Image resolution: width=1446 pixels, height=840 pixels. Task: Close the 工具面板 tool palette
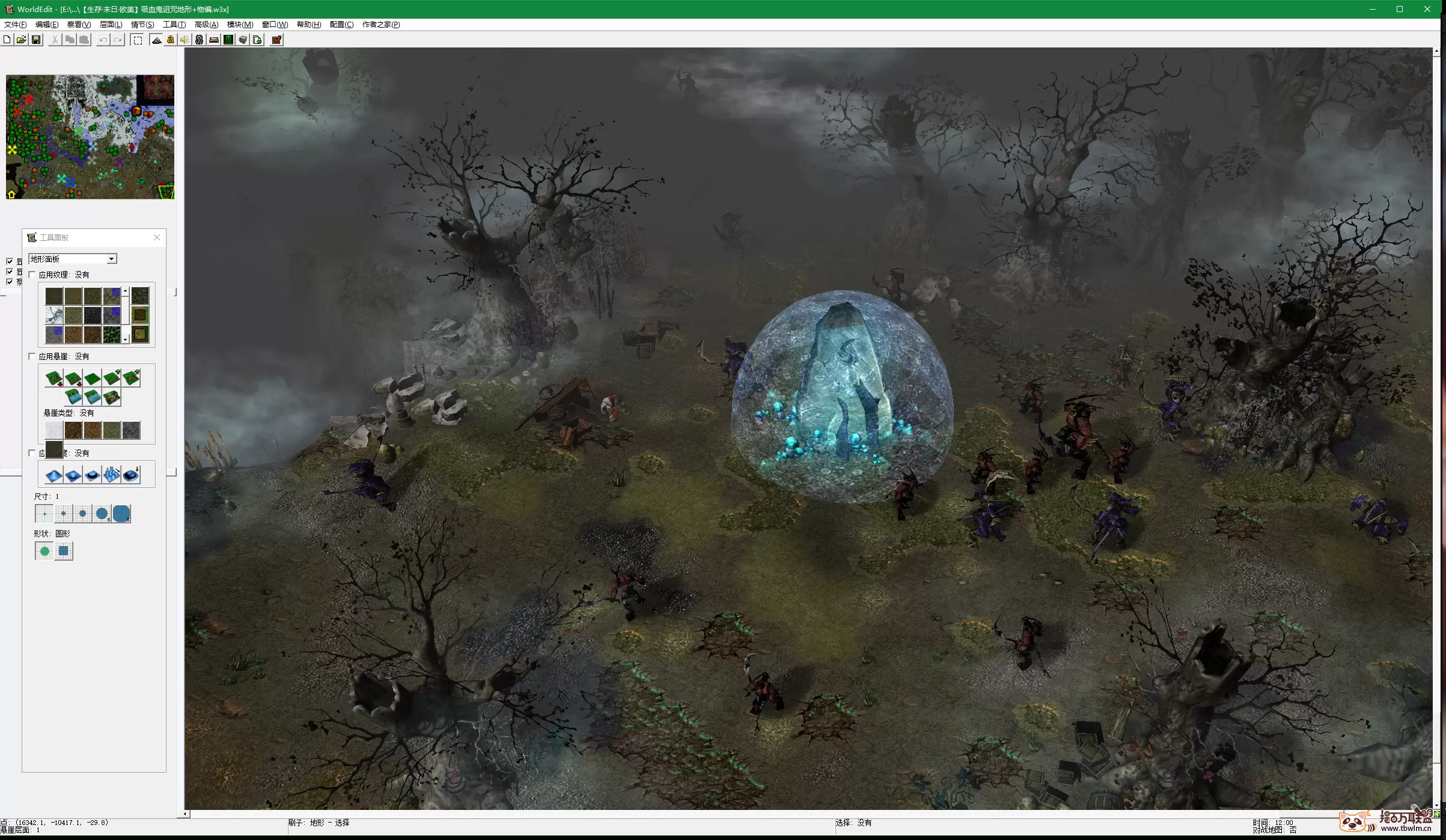(x=157, y=237)
